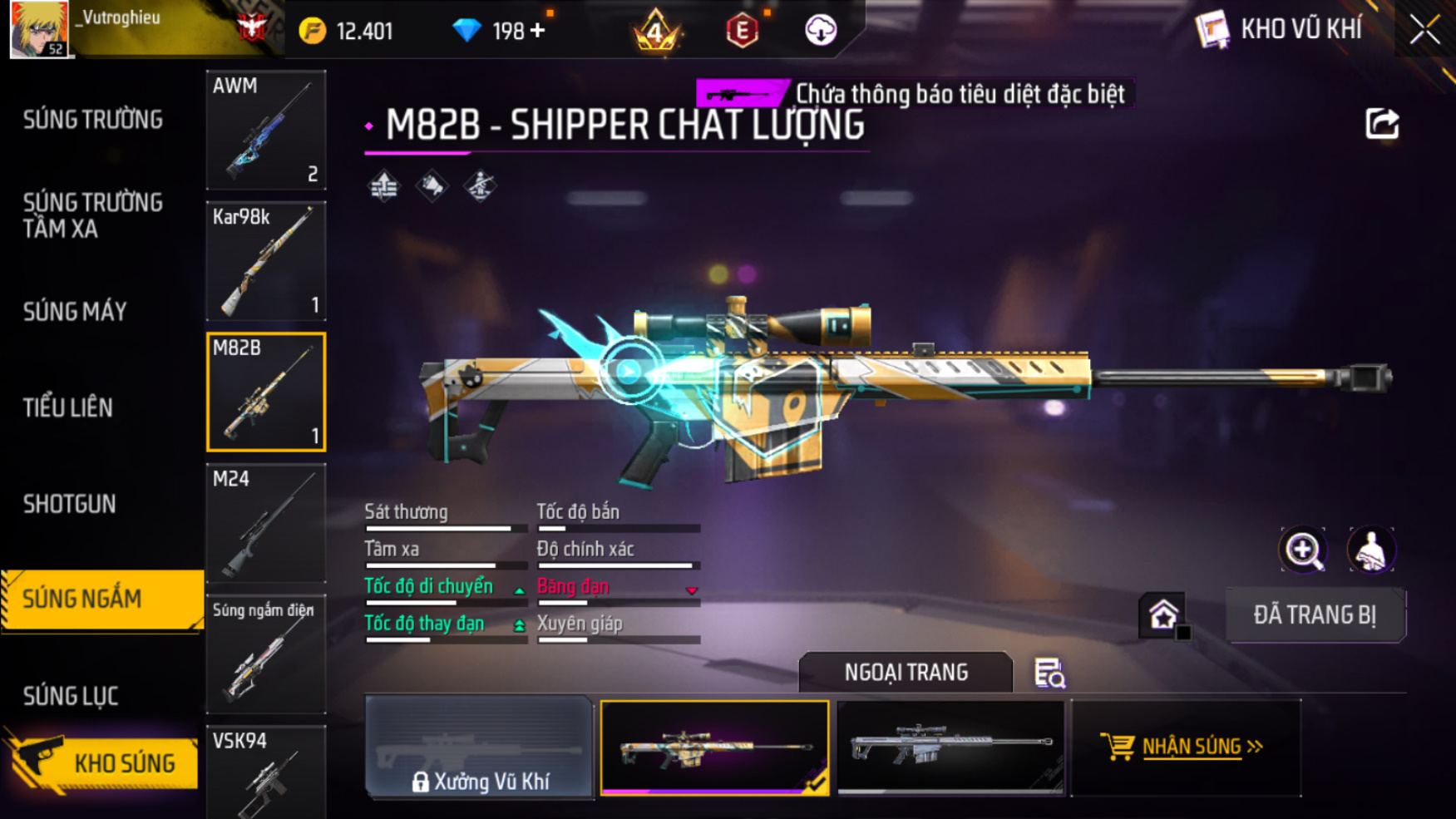1456x819 pixels.
Task: Close the weapon vault screen
Action: pyautogui.click(x=1424, y=30)
